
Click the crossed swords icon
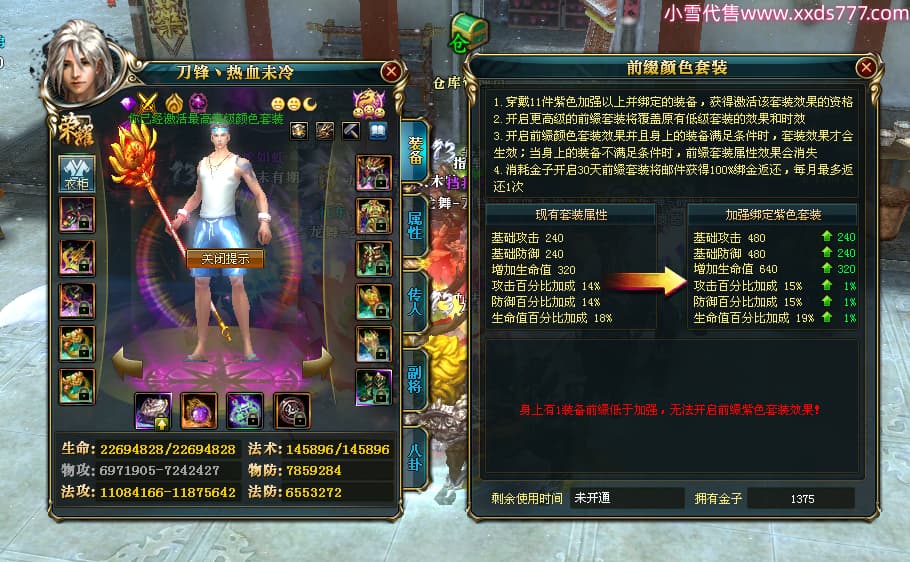click(x=149, y=102)
